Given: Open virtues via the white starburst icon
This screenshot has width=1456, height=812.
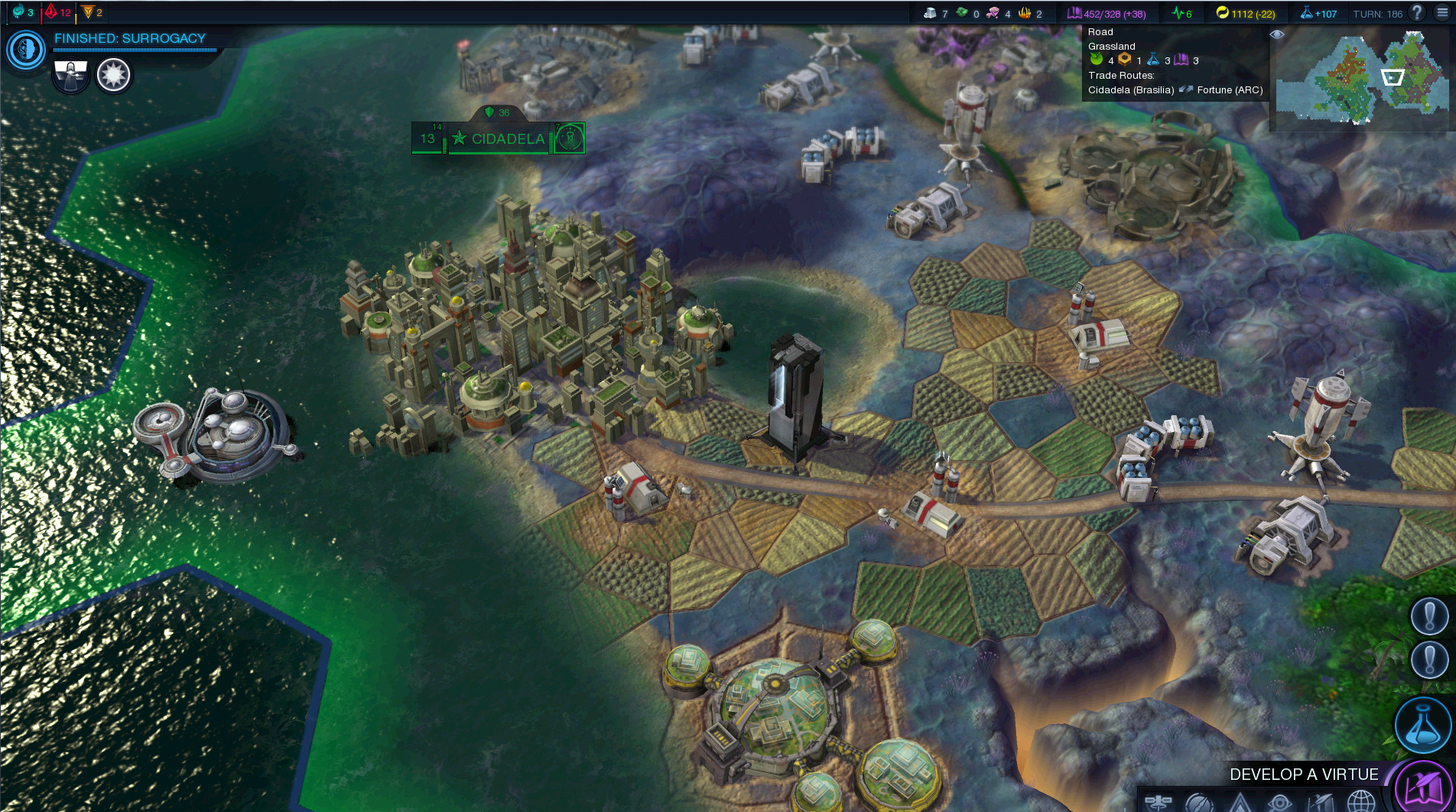Looking at the screenshot, I should point(113,74).
